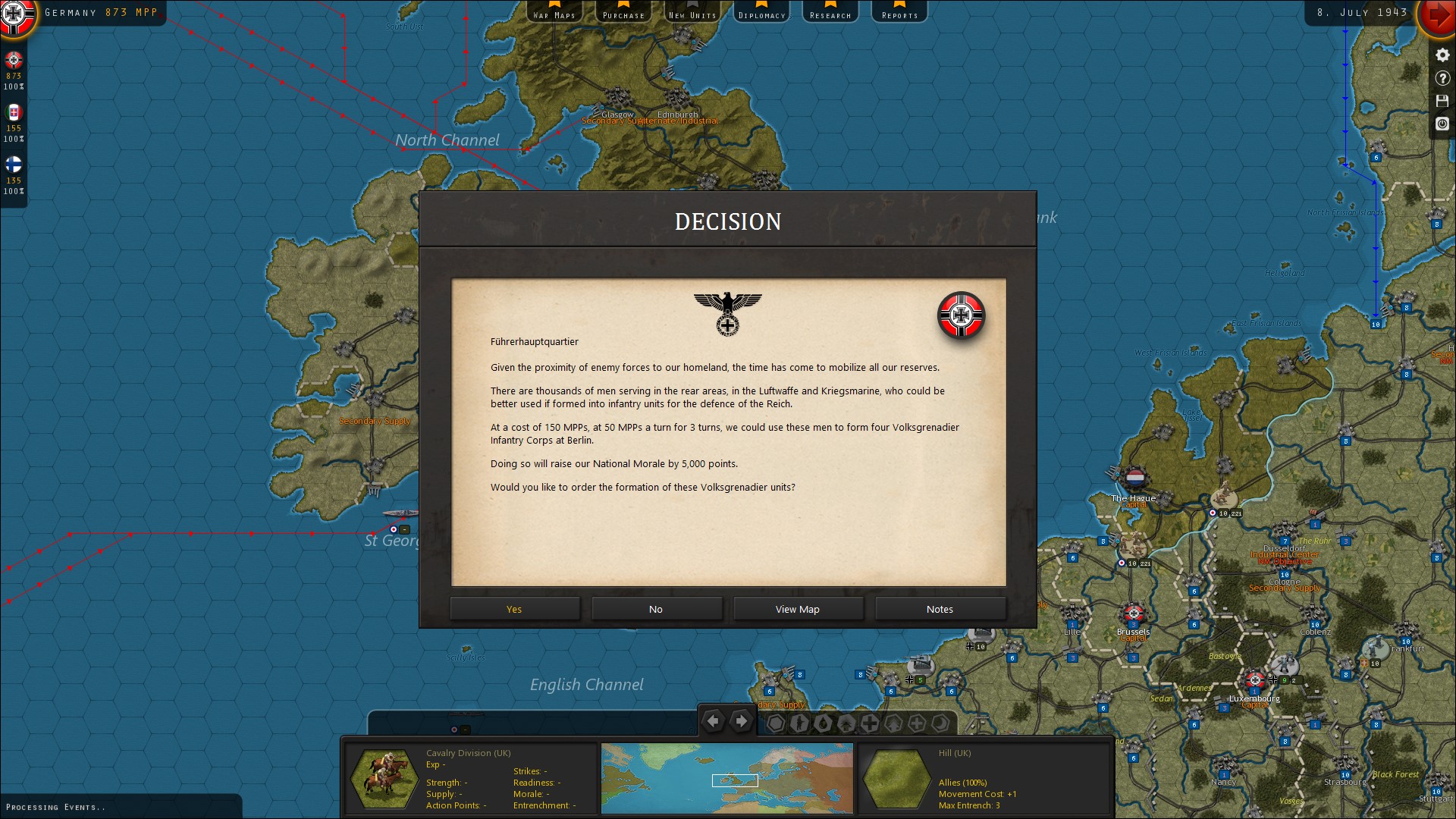Open help with the question mark icon
The width and height of the screenshot is (1456, 819).
coord(1442,78)
